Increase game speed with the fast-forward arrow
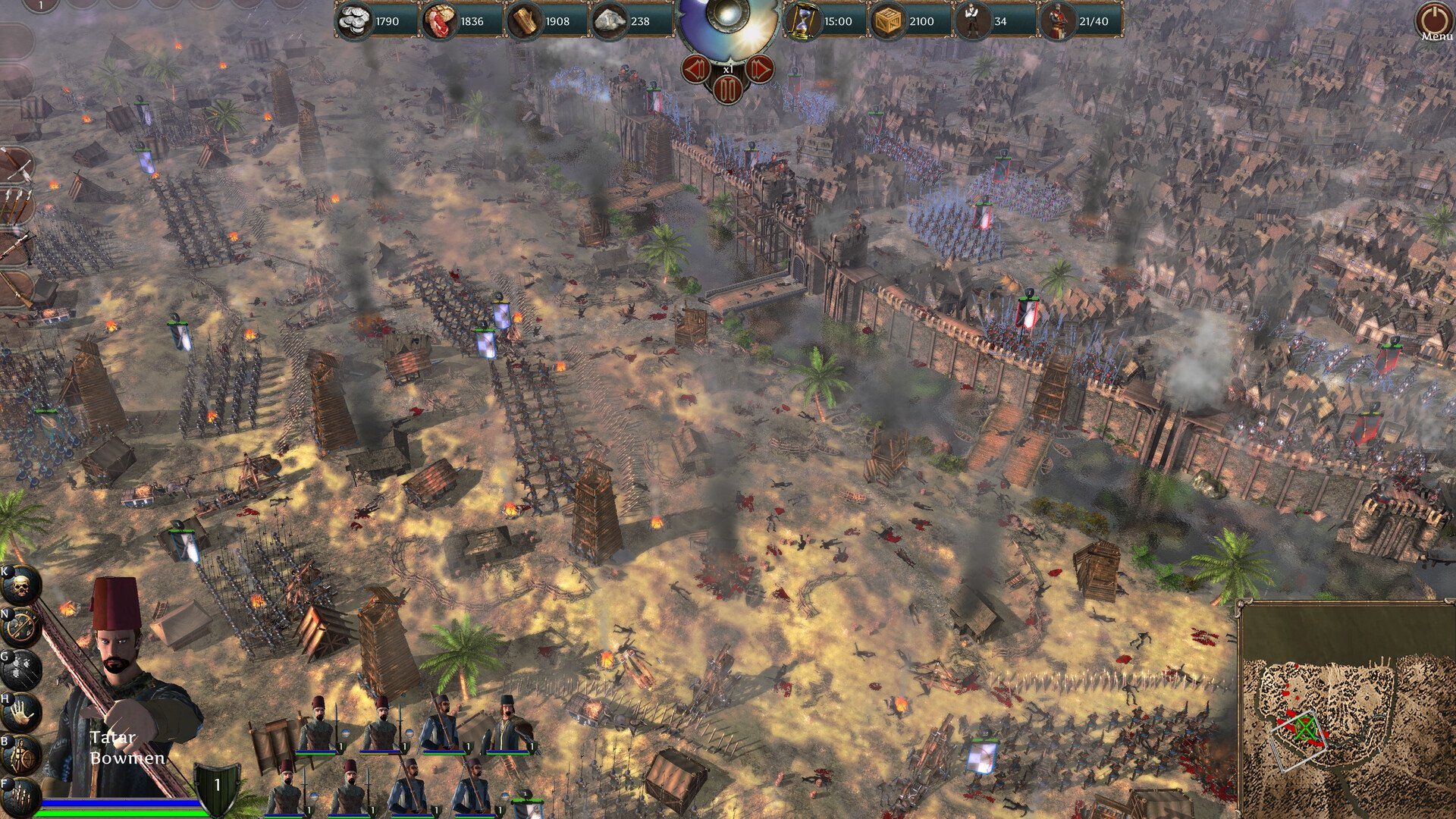 click(x=759, y=70)
